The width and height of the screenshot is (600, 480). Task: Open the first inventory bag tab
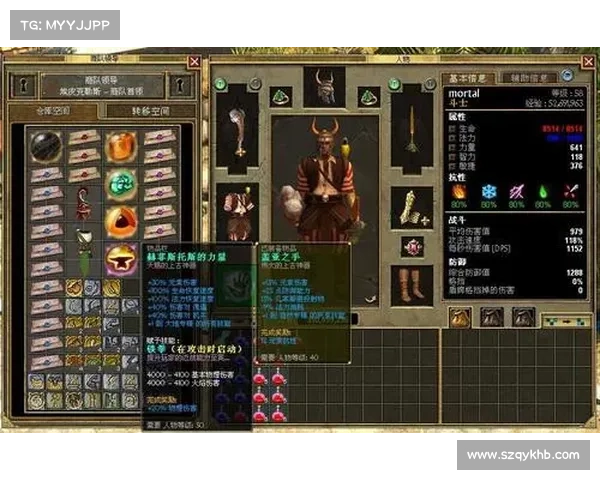pos(460,318)
